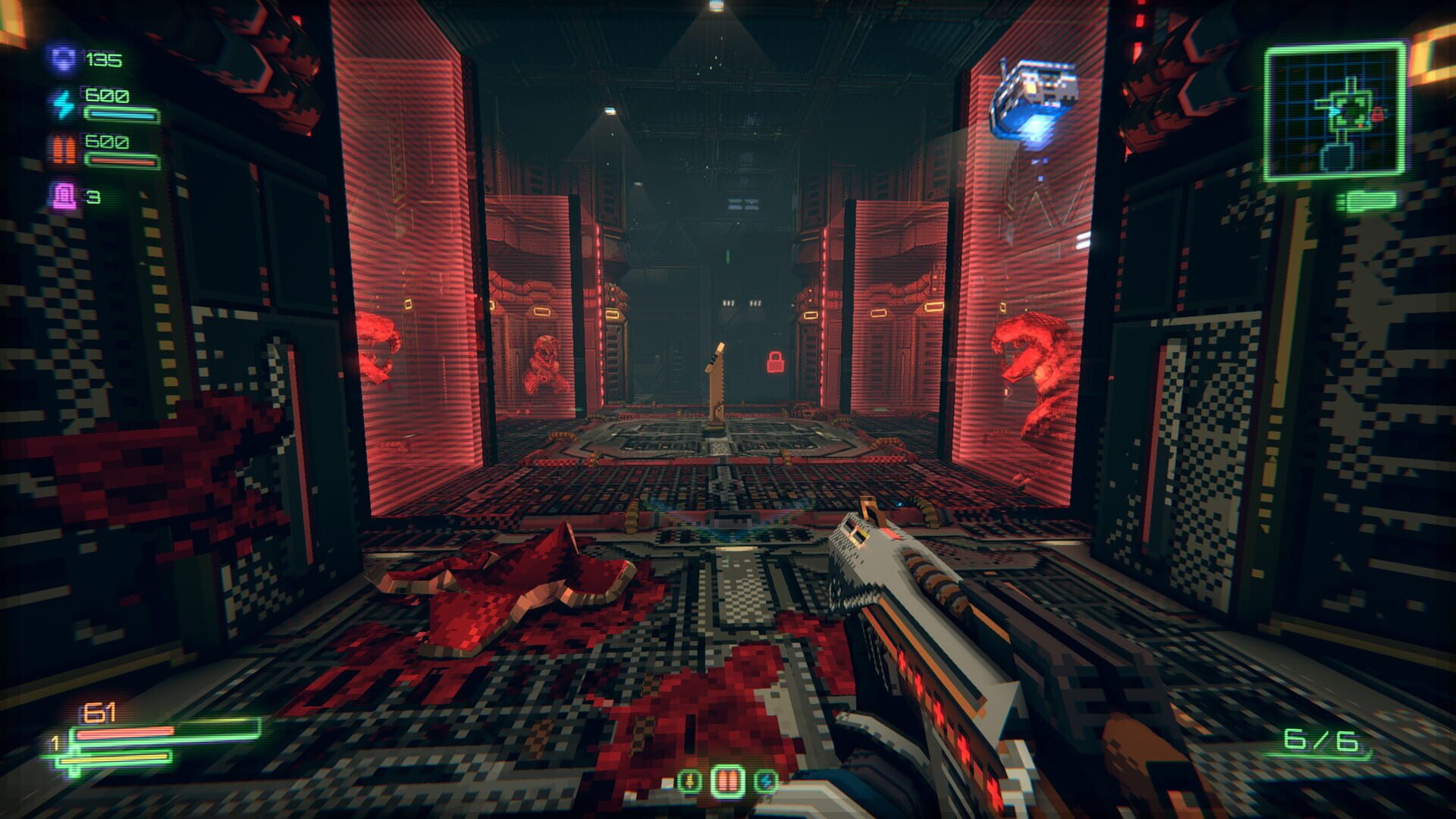Click the orange ammo pickup icon at bottom center

pyautogui.click(x=729, y=781)
